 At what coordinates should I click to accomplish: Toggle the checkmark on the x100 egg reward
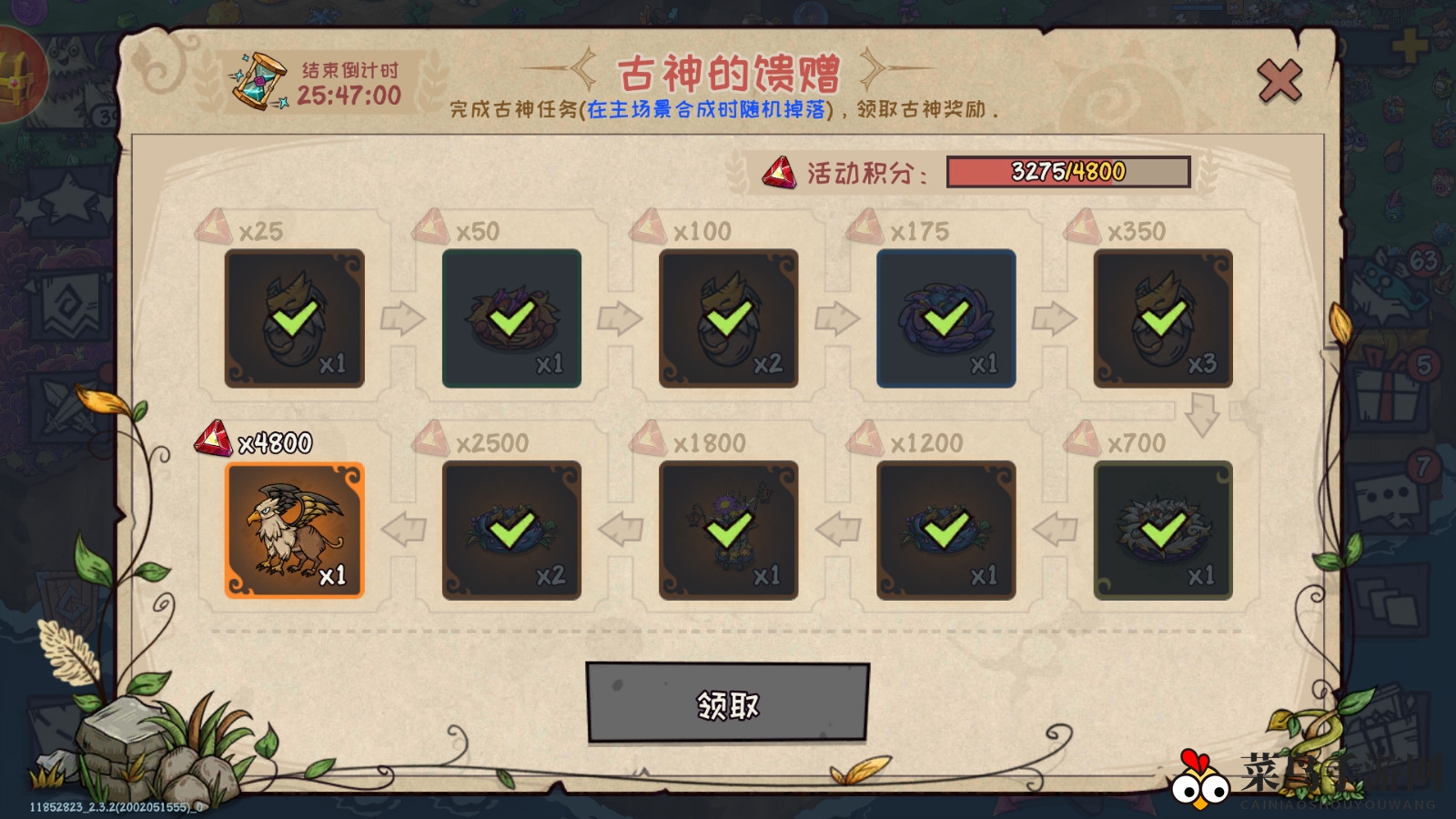728,319
